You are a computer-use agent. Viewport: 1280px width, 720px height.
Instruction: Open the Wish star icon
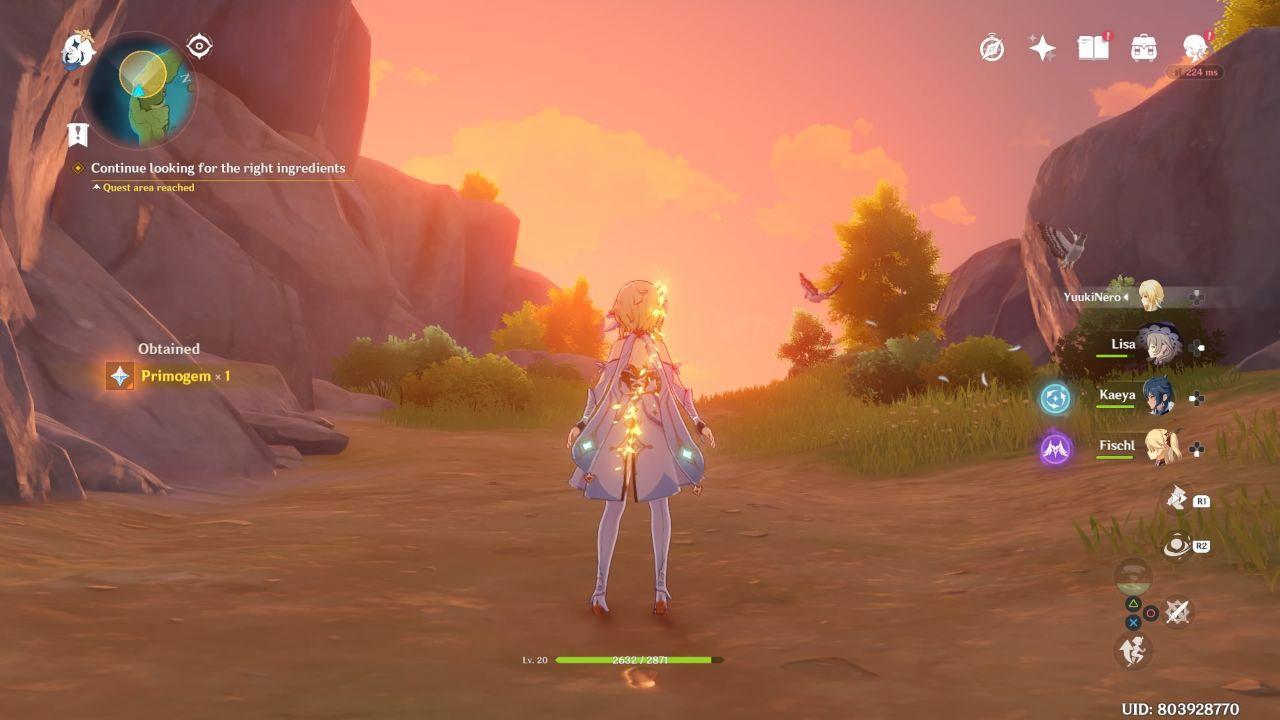coord(1042,48)
